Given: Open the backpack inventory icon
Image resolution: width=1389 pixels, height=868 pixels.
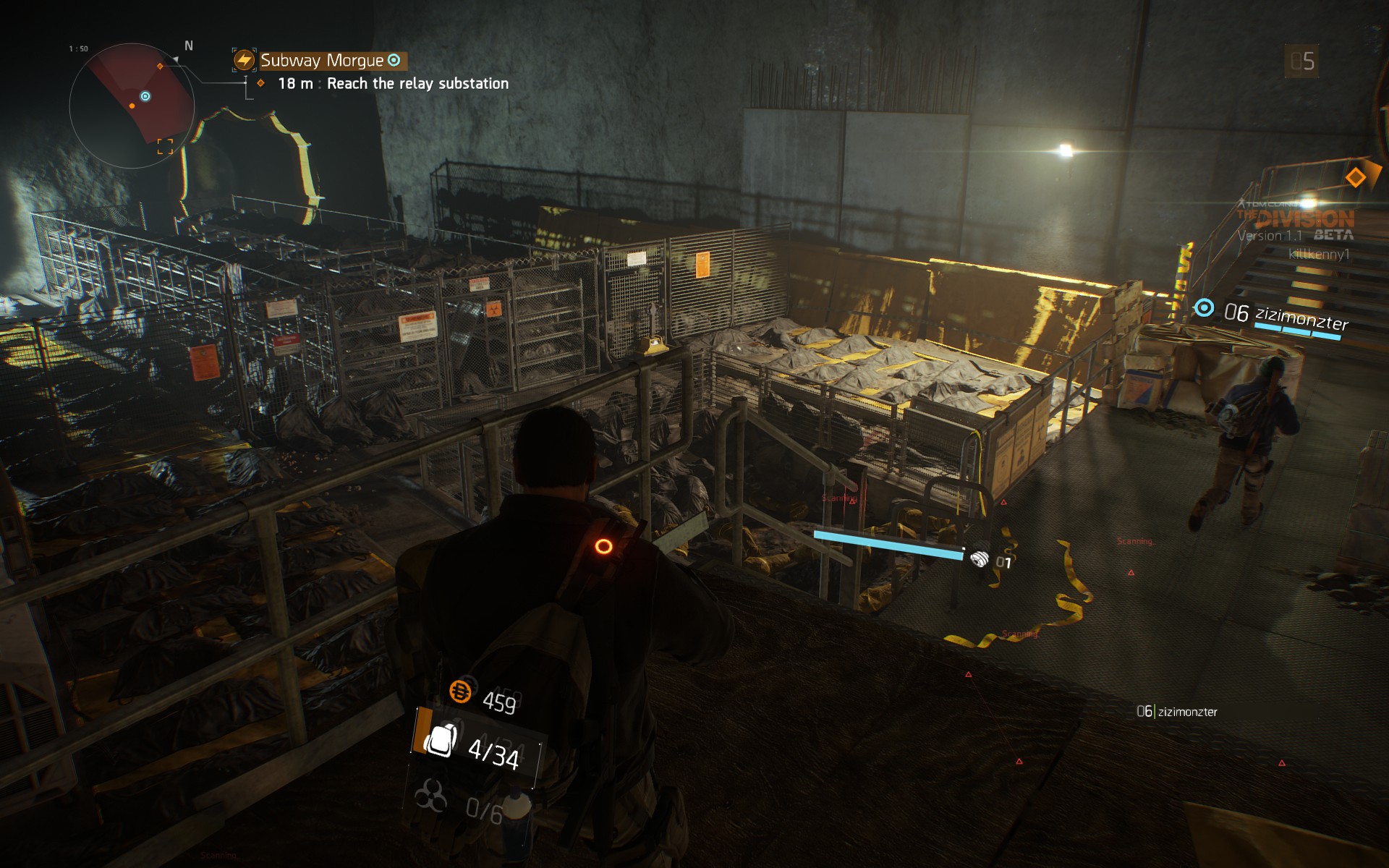Looking at the screenshot, I should click(x=440, y=740).
